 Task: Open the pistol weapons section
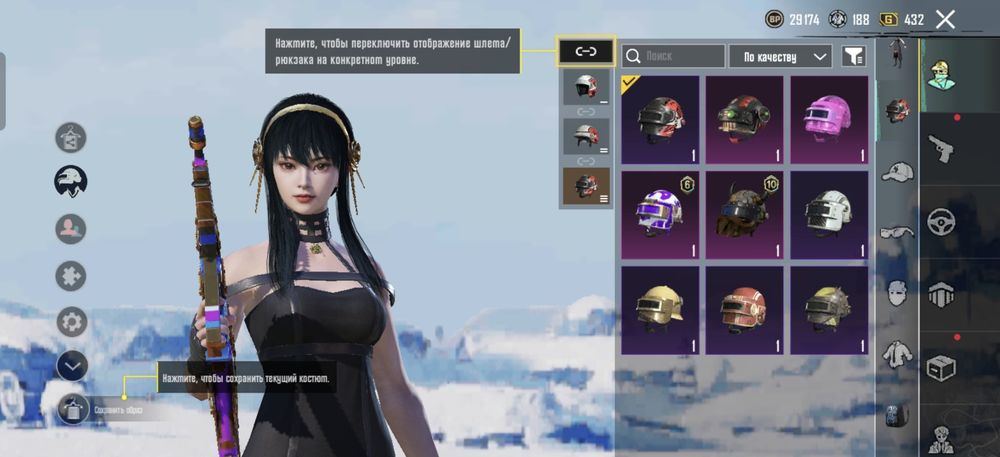tap(940, 150)
